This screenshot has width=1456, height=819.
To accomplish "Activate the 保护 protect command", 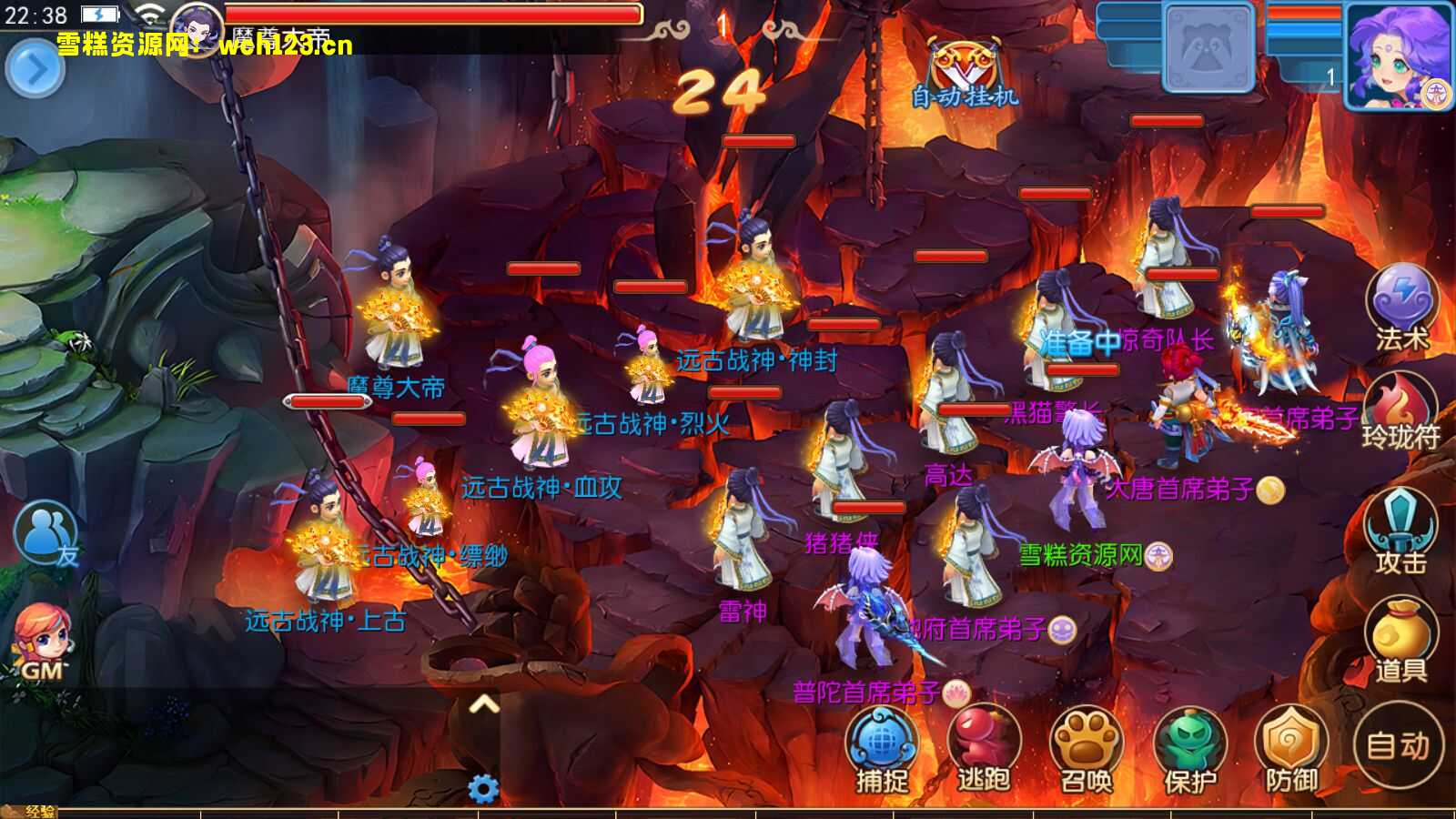I will click(x=1189, y=750).
